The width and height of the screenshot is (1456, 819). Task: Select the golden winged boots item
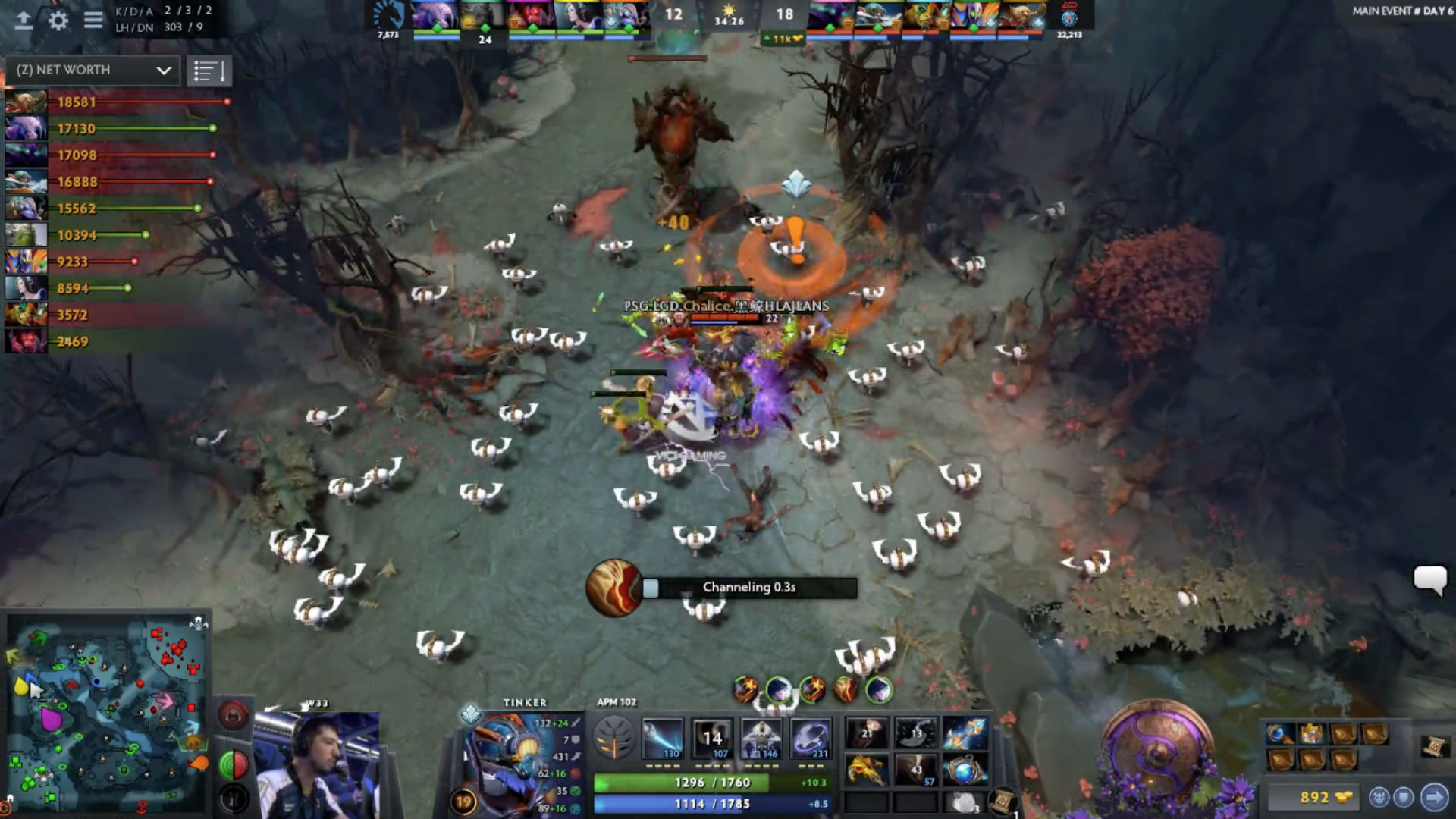point(866,769)
